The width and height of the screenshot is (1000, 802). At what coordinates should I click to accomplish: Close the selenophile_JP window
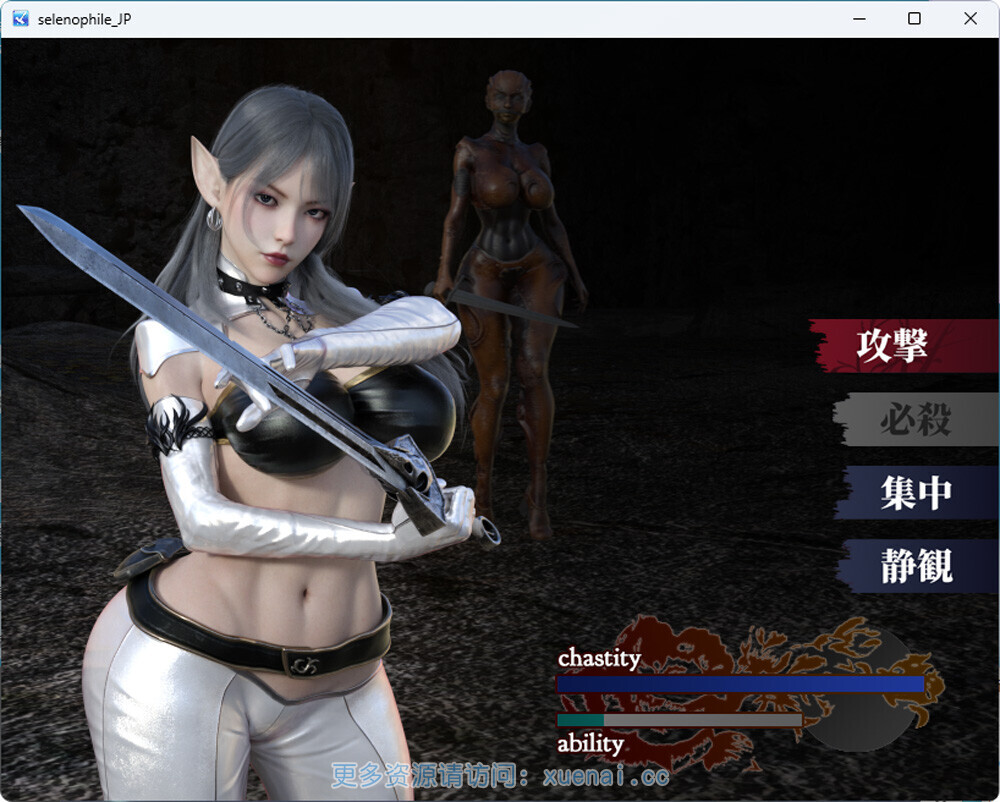(x=970, y=19)
